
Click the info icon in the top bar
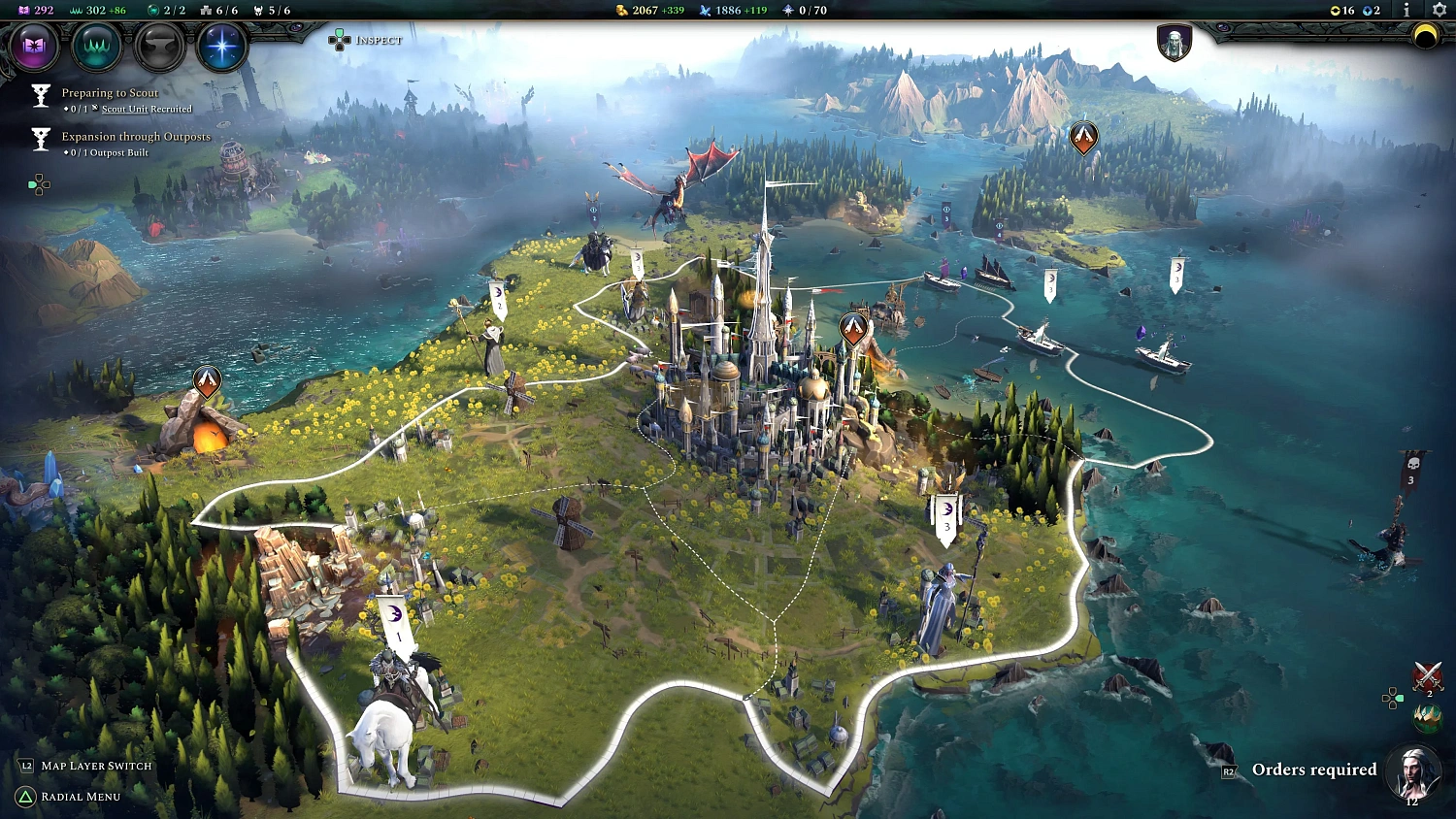tap(1406, 11)
